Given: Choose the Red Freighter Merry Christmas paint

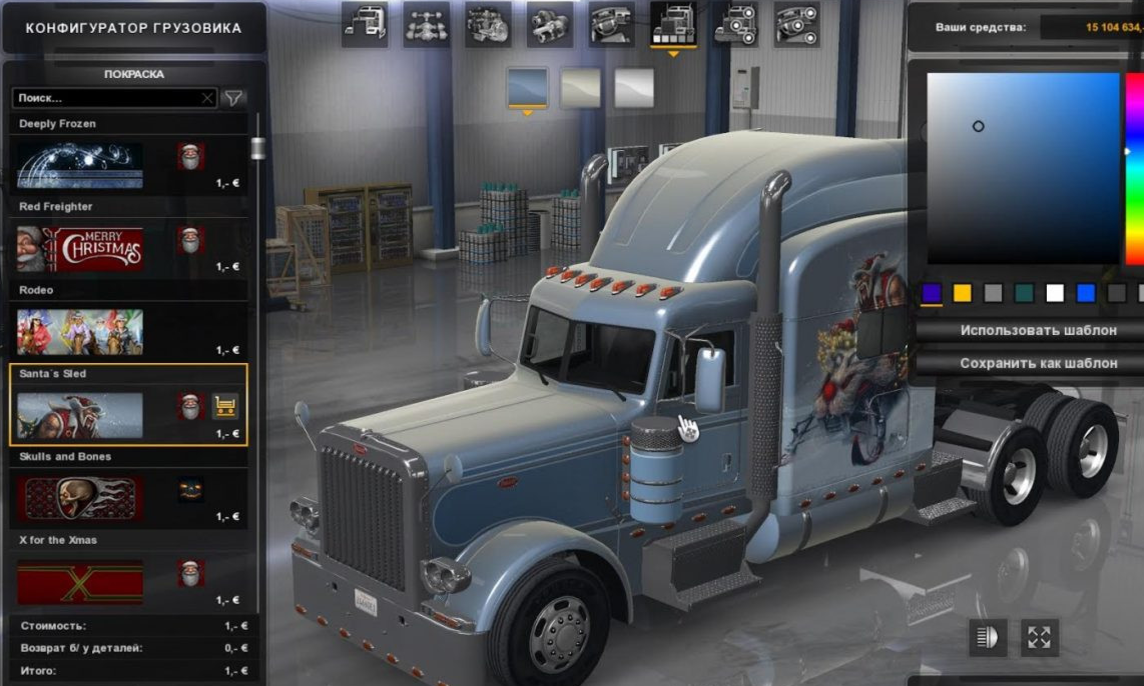Looking at the screenshot, I should coord(80,249).
